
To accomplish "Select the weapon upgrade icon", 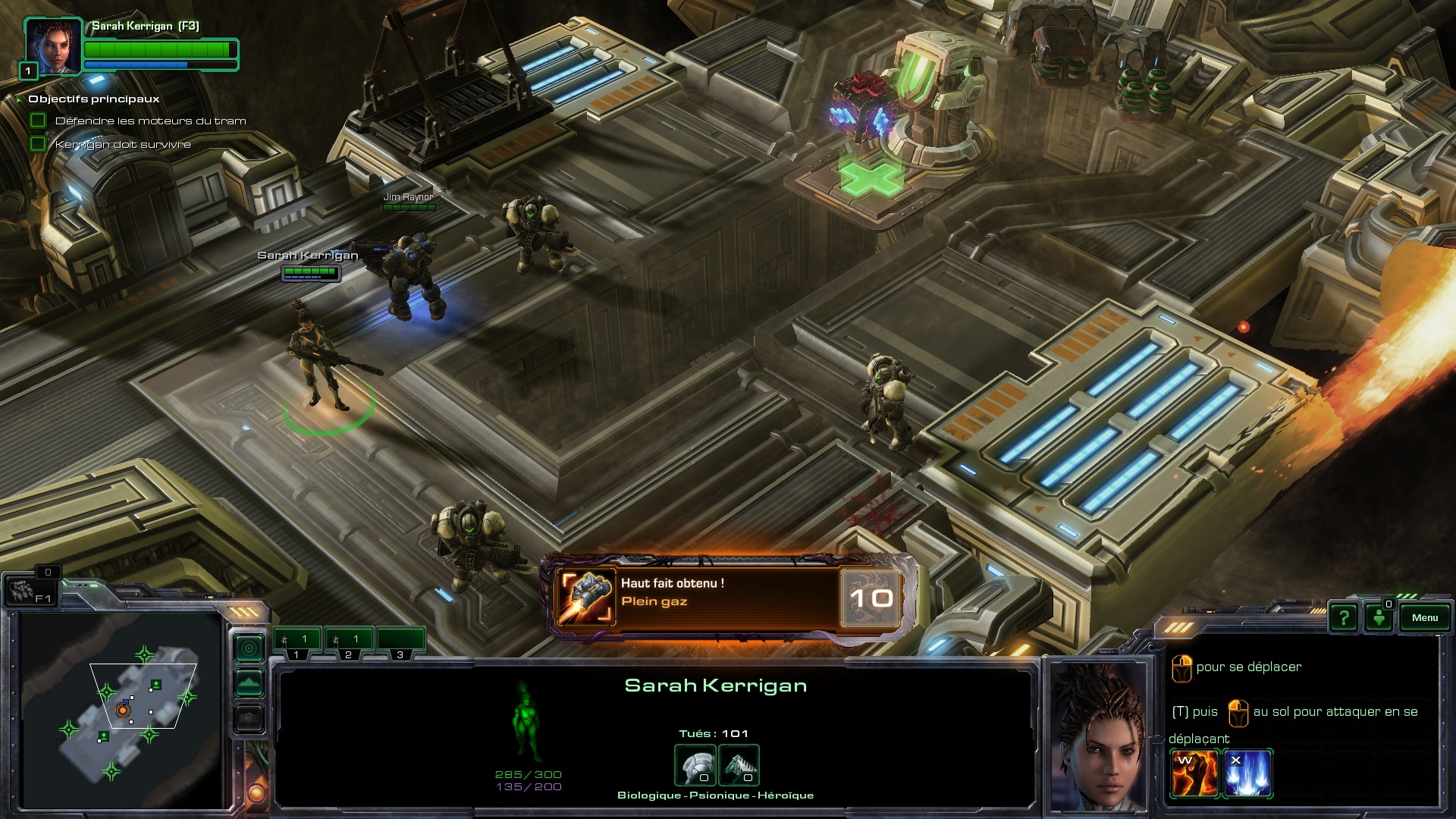I will point(739,766).
